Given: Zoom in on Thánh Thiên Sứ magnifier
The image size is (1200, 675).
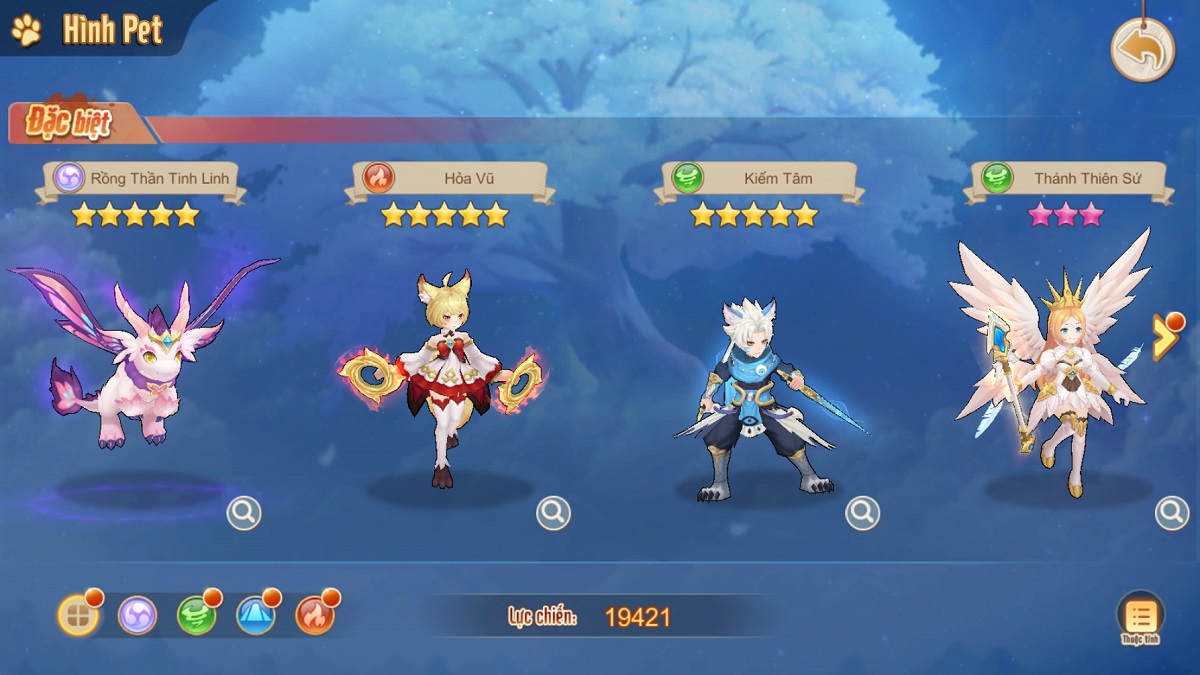Looking at the screenshot, I should pos(1172,513).
